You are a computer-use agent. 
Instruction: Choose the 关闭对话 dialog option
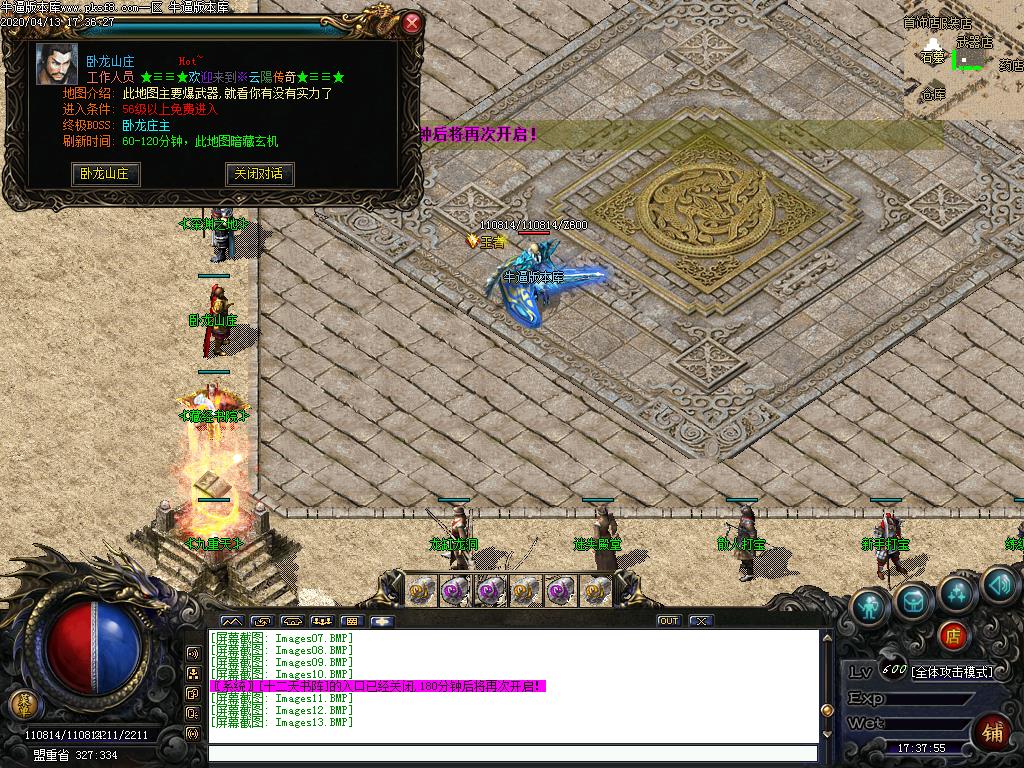pos(258,174)
